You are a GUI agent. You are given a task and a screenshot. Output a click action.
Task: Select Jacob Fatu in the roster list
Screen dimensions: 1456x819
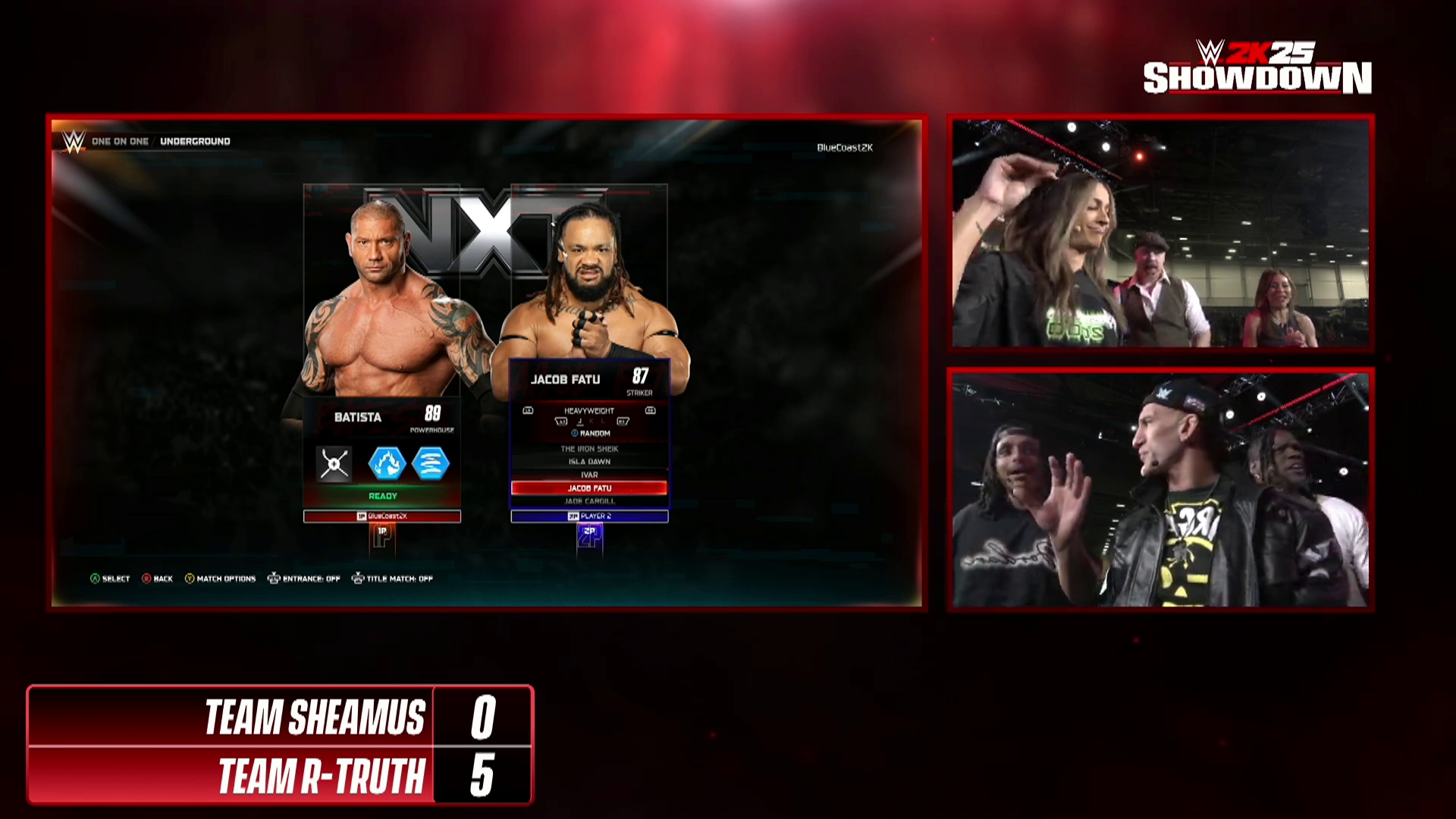tap(589, 488)
